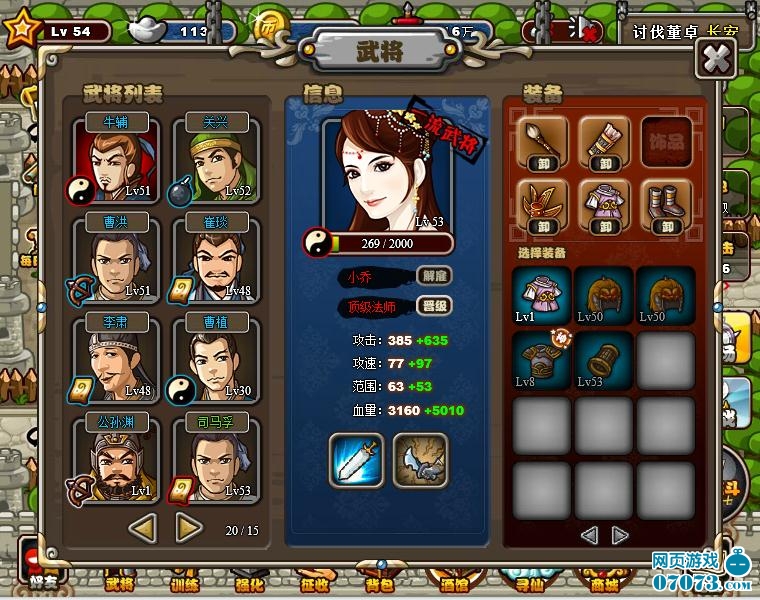Pick general 公孙渊 in the roster
This screenshot has height=600, width=760.
pos(114,460)
